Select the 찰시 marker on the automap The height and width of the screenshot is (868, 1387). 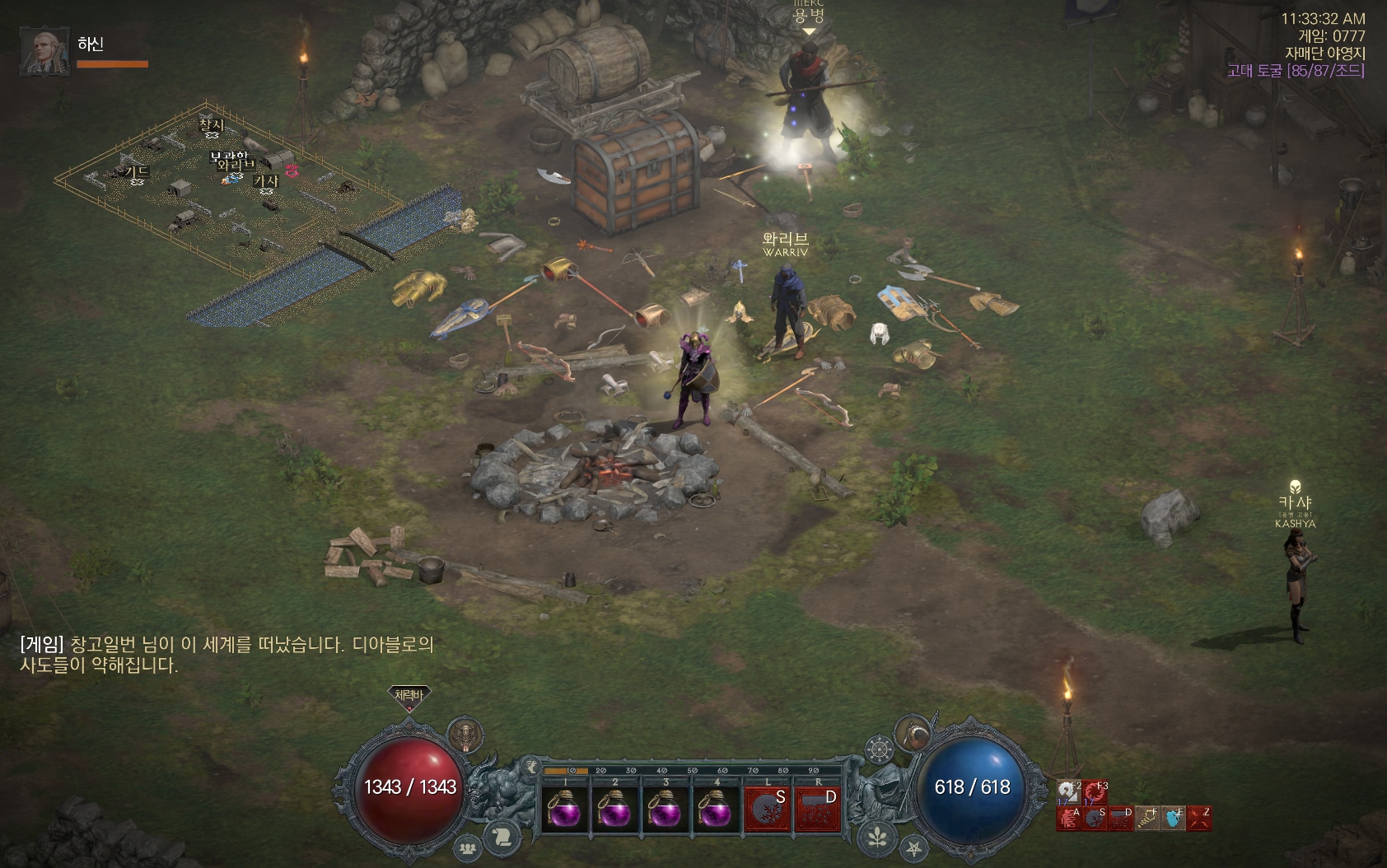(x=212, y=125)
